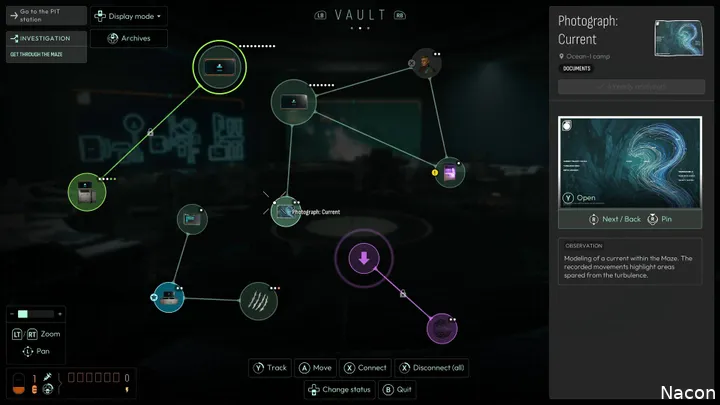The image size is (720, 405).
Task: Track the selected clue
Action: [270, 368]
